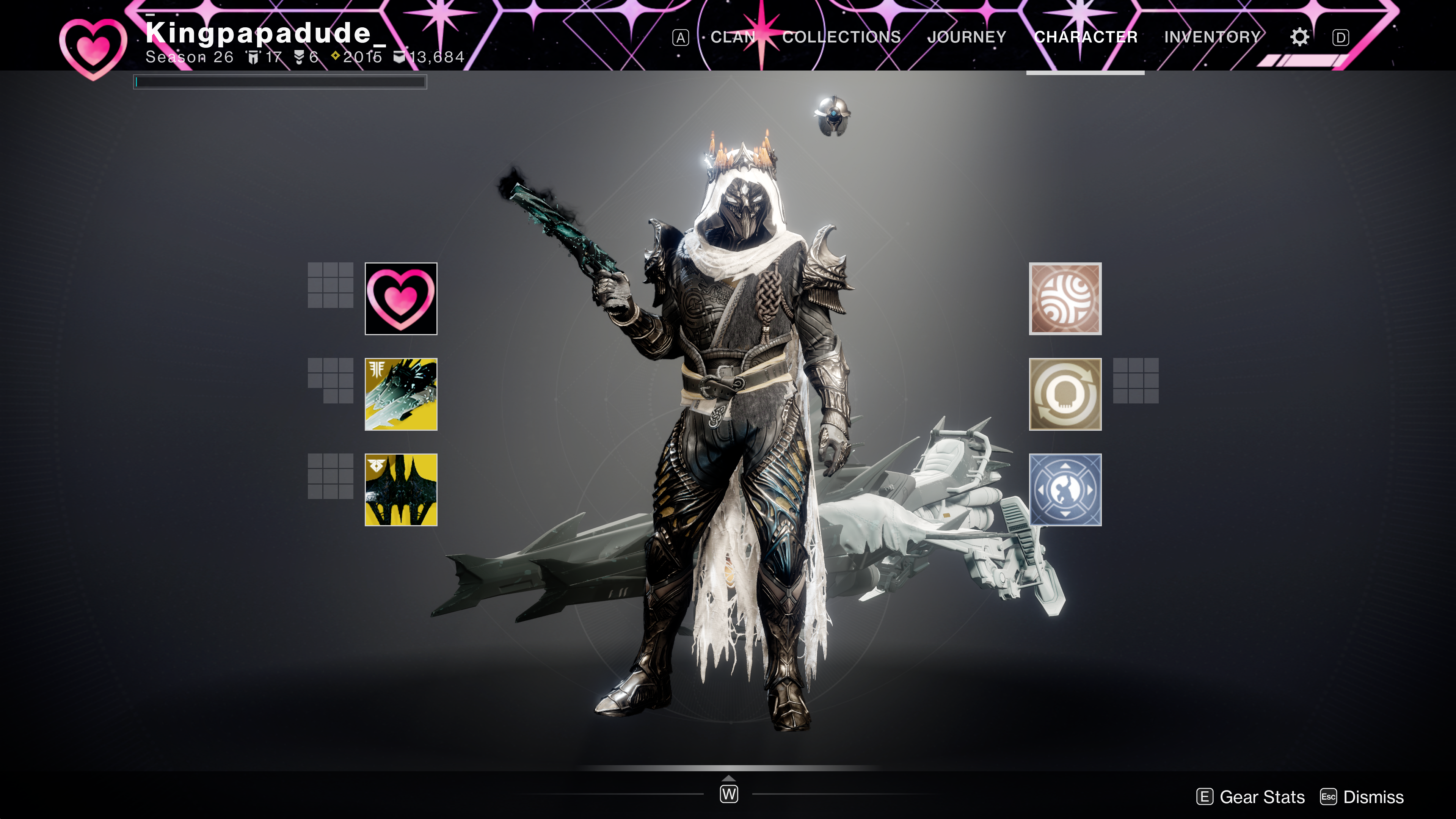This screenshot has width=1456, height=819.
Task: Select the equipped ship slot with yellow background
Action: coord(401,394)
